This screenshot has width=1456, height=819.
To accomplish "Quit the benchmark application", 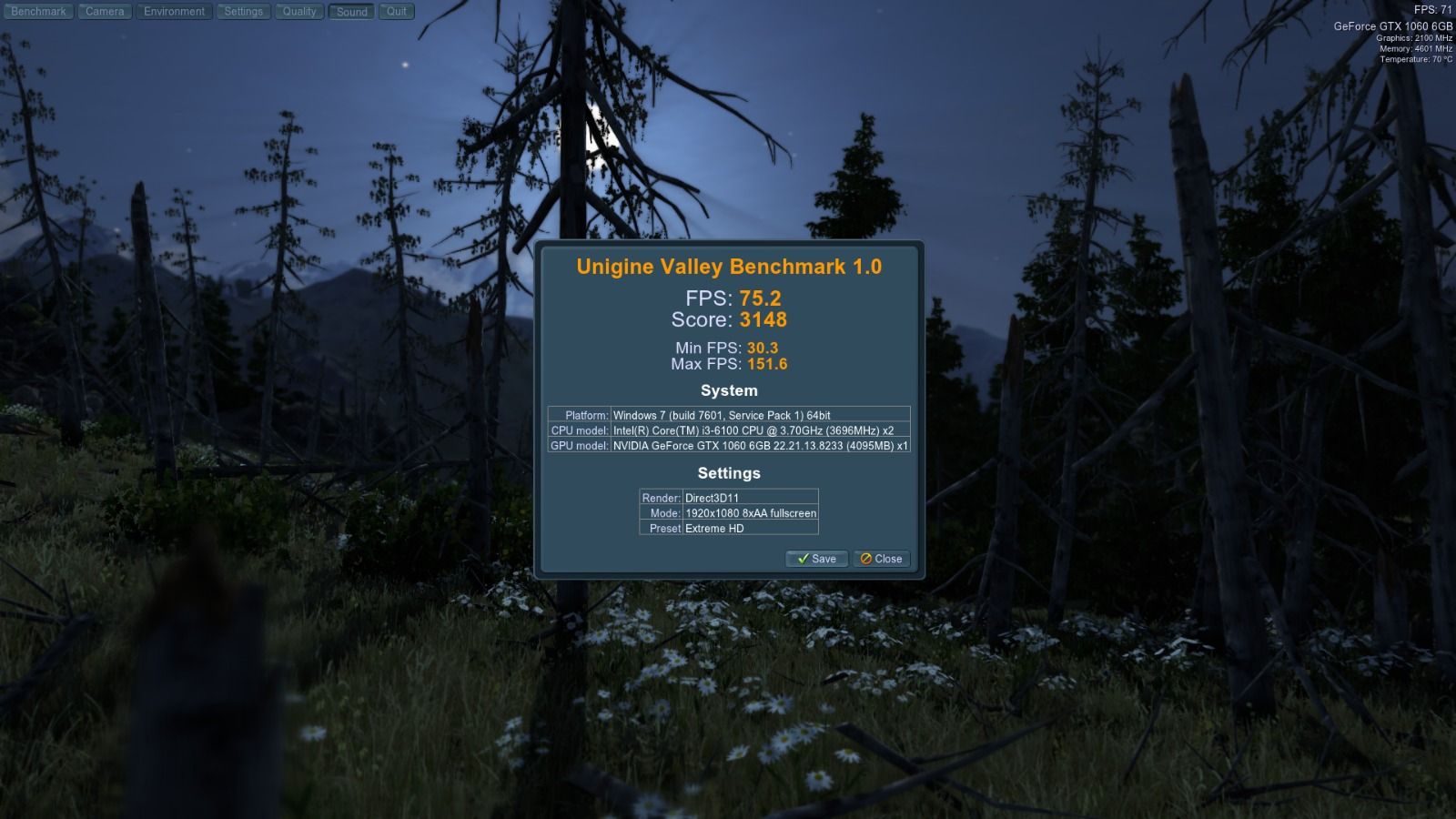I will tap(397, 12).
